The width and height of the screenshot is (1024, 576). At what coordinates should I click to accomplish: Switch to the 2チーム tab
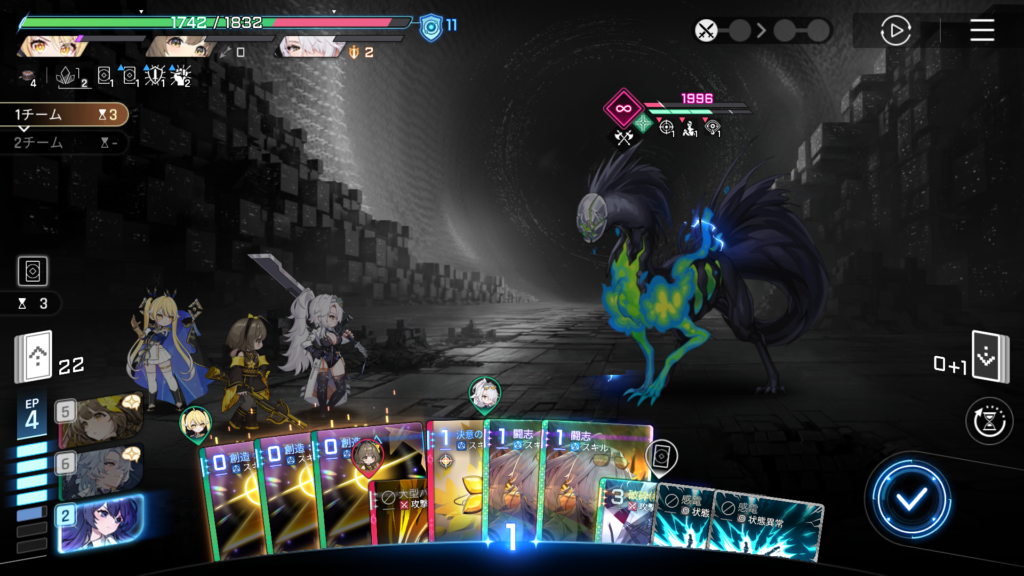[62, 143]
